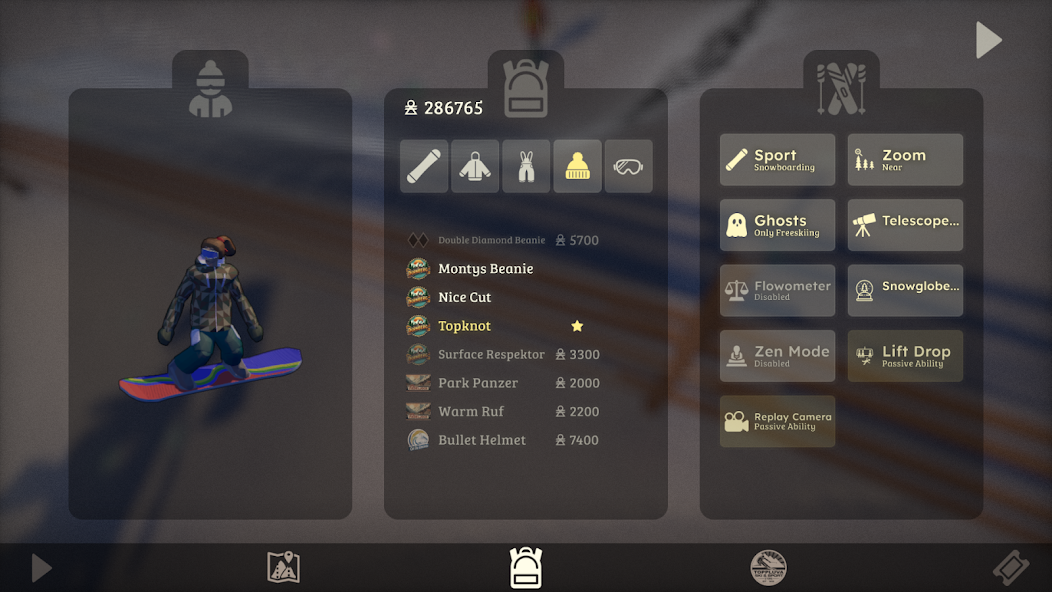Open the lift ticket icon
The width and height of the screenshot is (1052, 592).
coord(1010,568)
